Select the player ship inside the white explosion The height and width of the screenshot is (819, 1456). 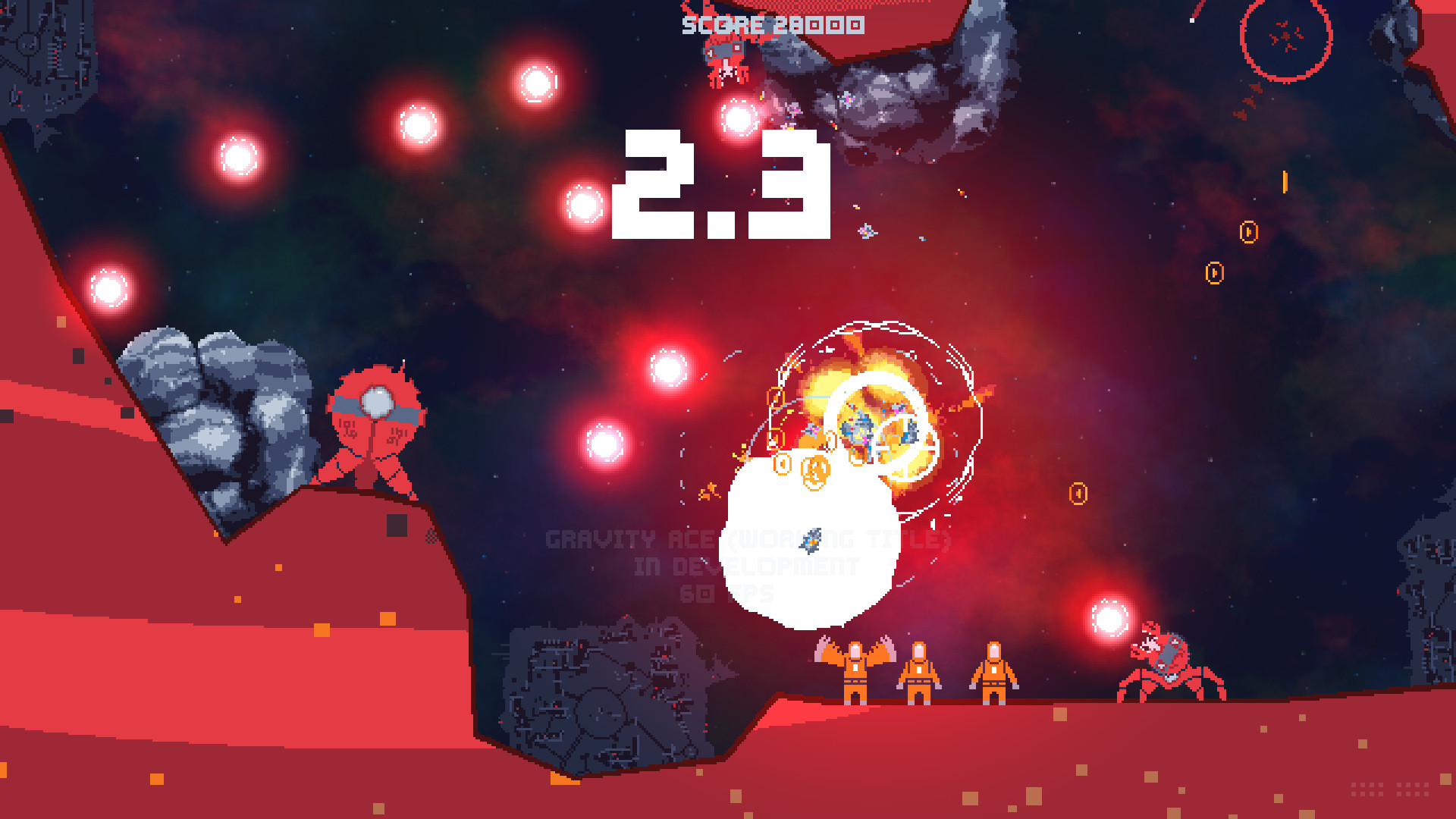tap(809, 540)
